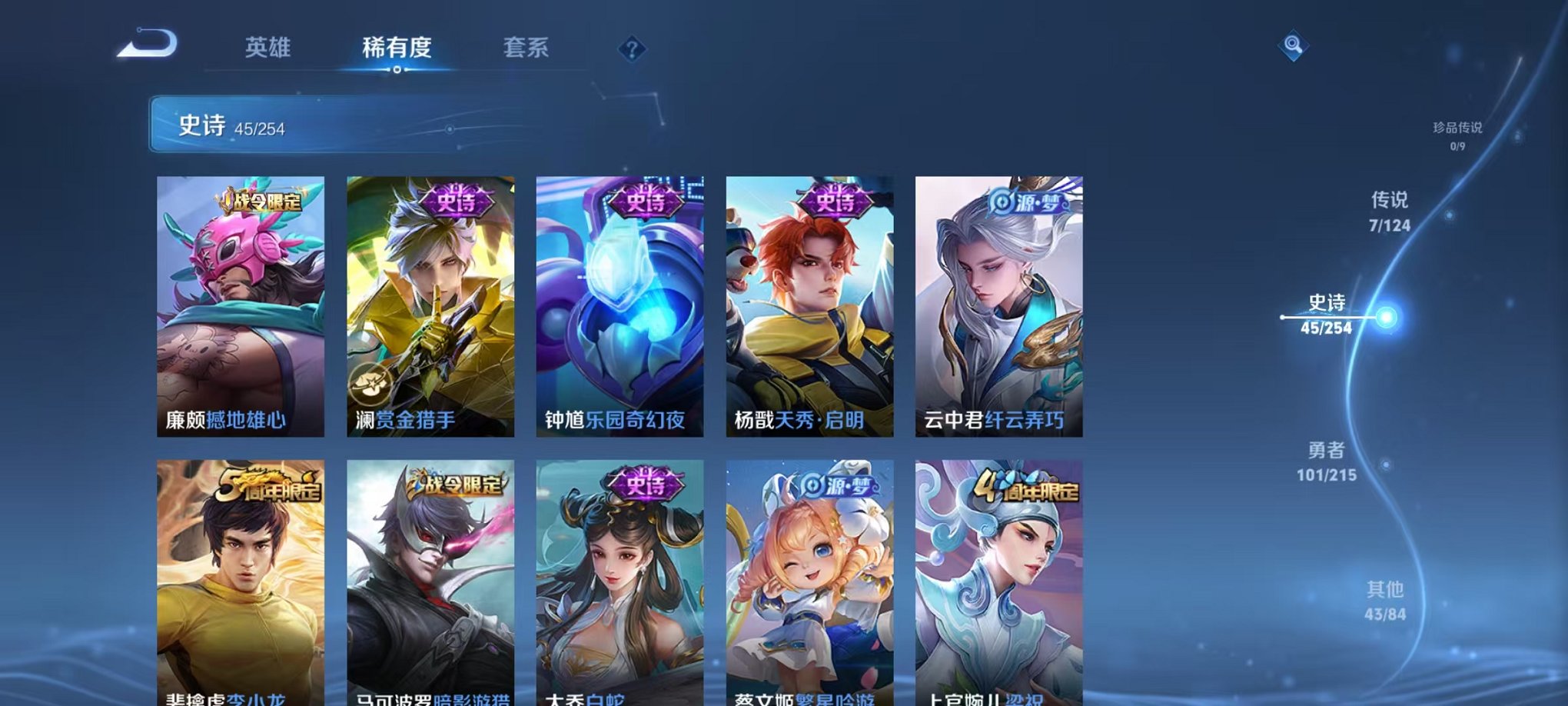This screenshot has height=706, width=1568.
Task: Switch to the 英雄 tab
Action: (x=267, y=48)
